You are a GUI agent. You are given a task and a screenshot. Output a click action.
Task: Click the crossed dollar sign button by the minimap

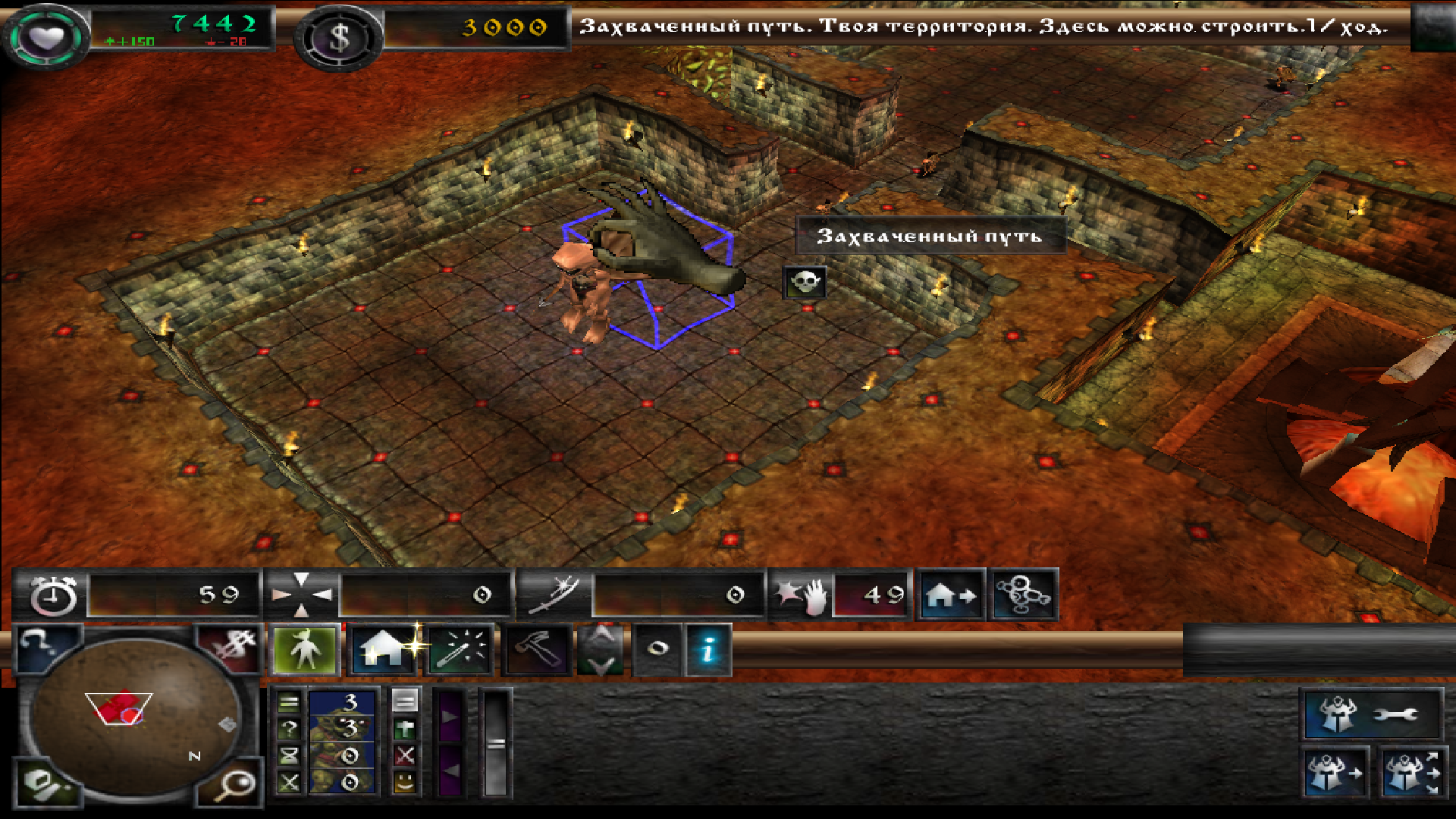click(229, 647)
